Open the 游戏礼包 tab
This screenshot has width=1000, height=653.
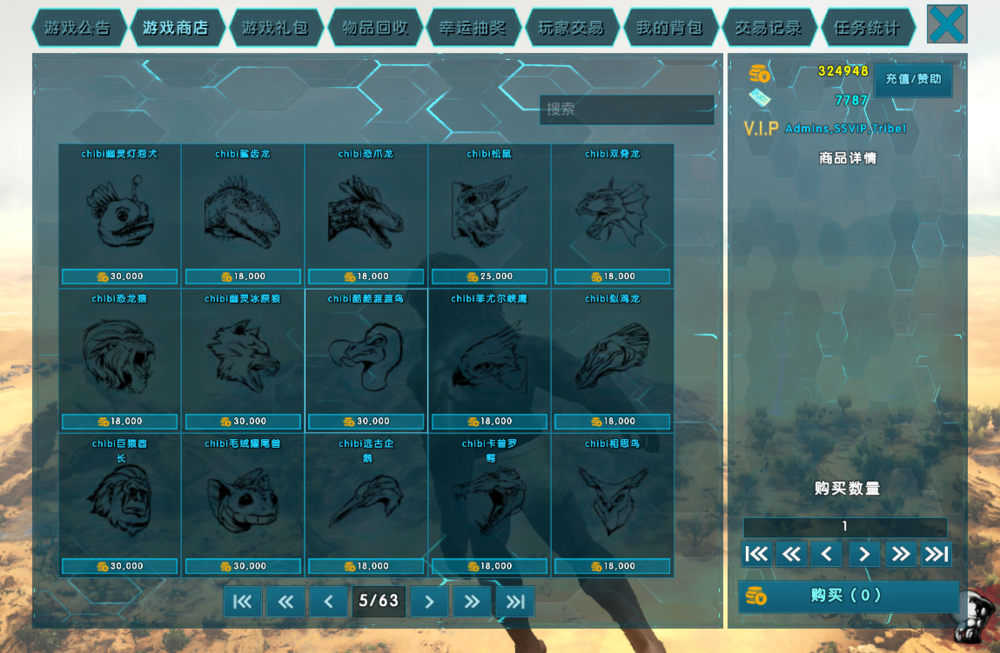coord(274,28)
